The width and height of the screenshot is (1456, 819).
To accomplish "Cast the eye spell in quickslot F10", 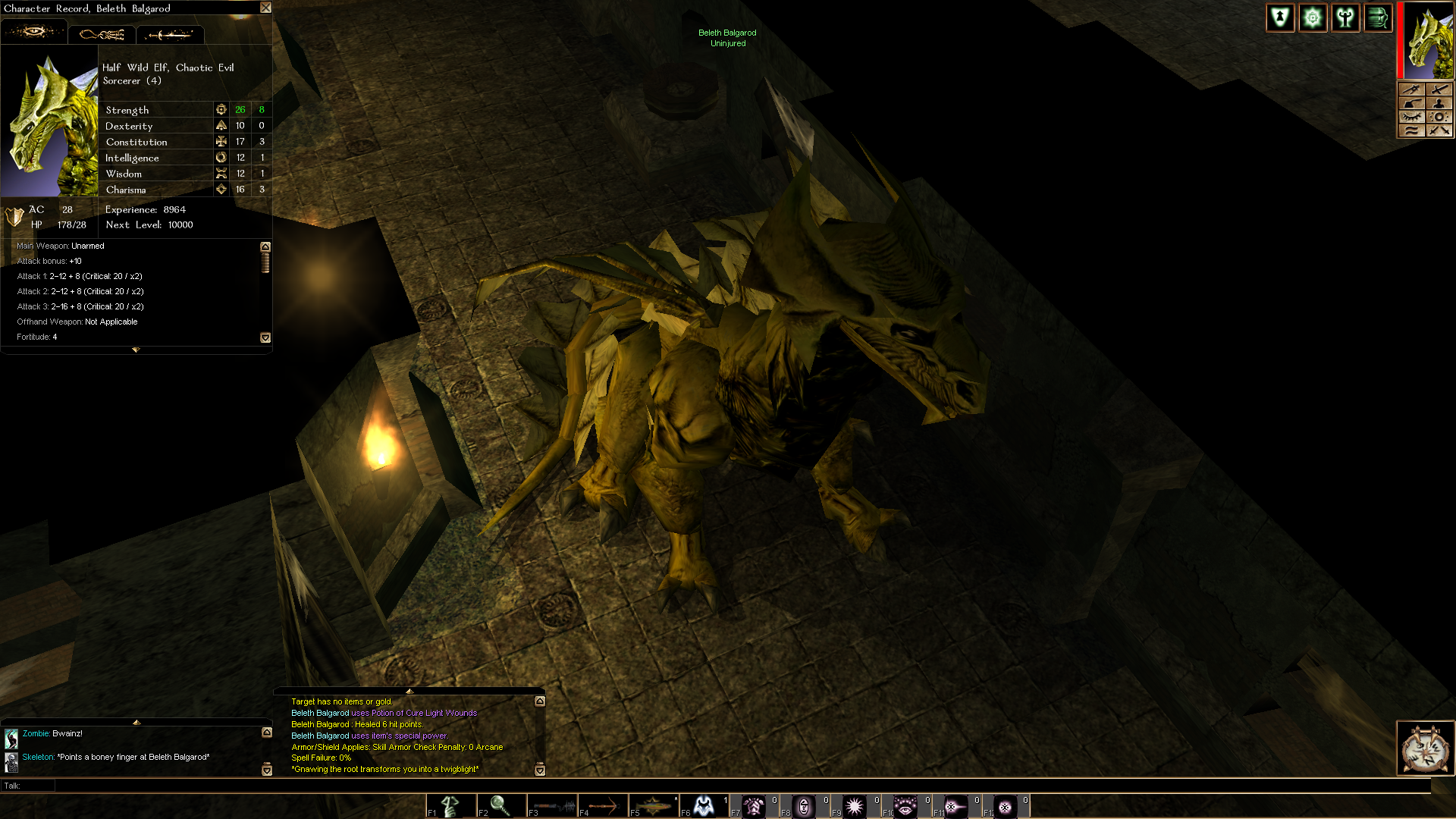I will pos(905,806).
